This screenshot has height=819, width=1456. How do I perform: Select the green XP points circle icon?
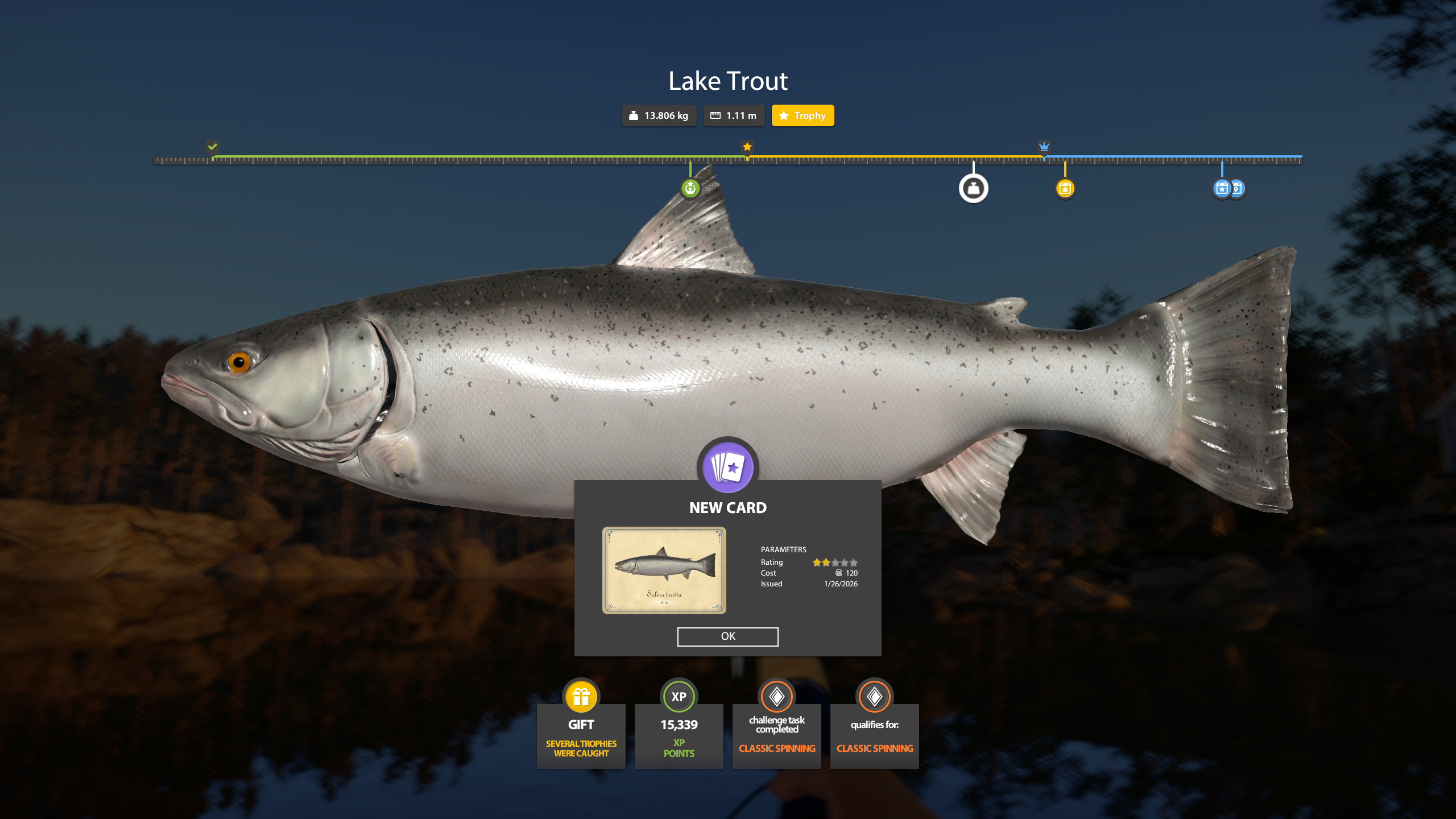[679, 695]
